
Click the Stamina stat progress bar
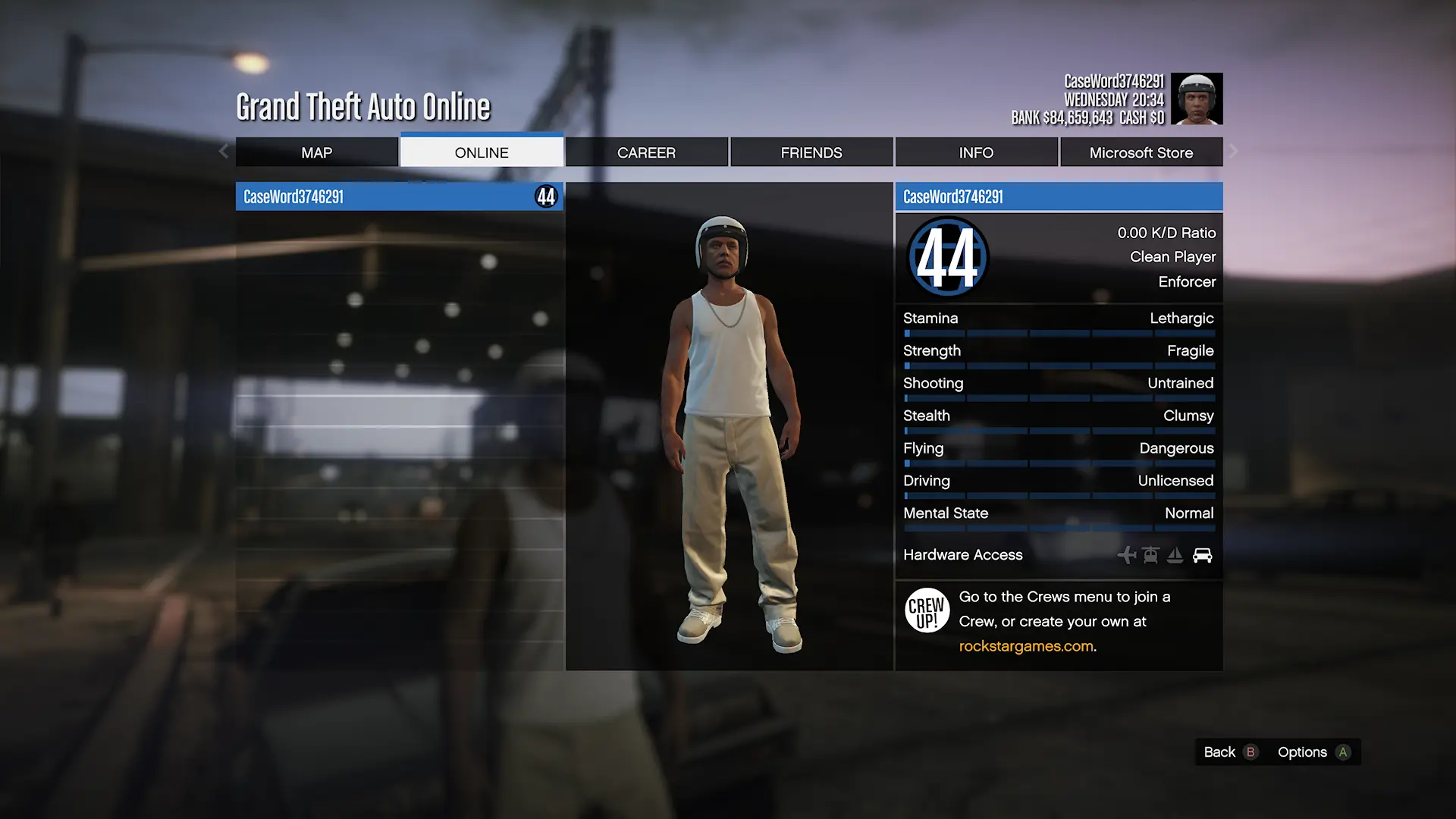[x=1059, y=333]
